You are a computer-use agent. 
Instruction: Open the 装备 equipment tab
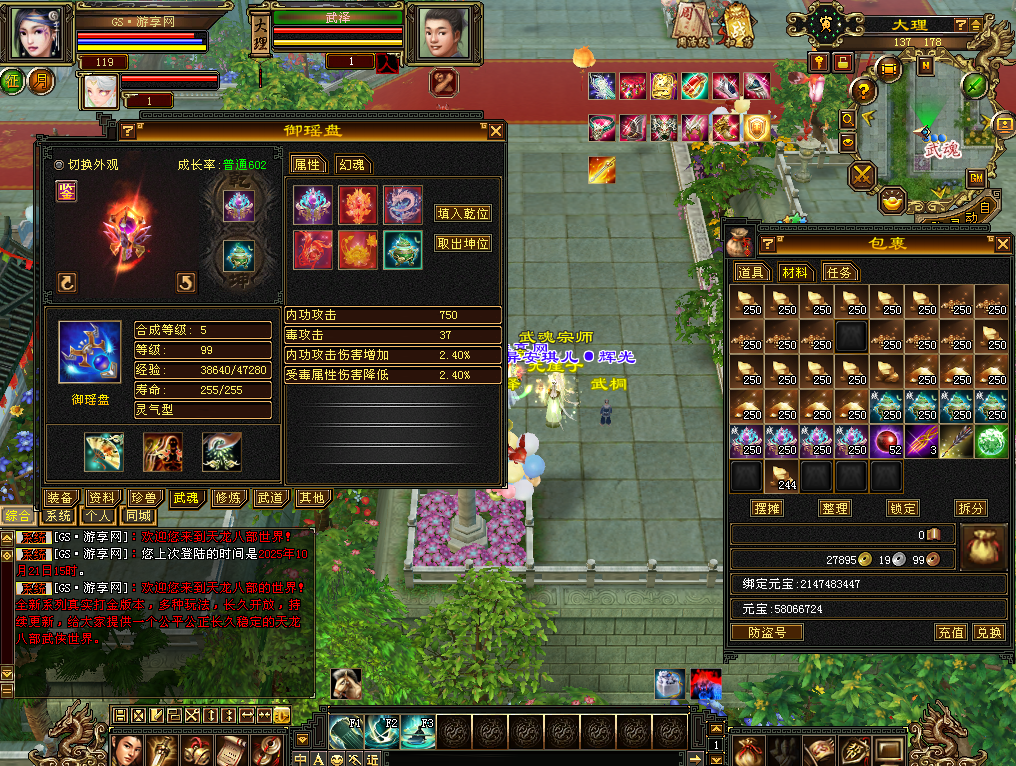point(61,498)
